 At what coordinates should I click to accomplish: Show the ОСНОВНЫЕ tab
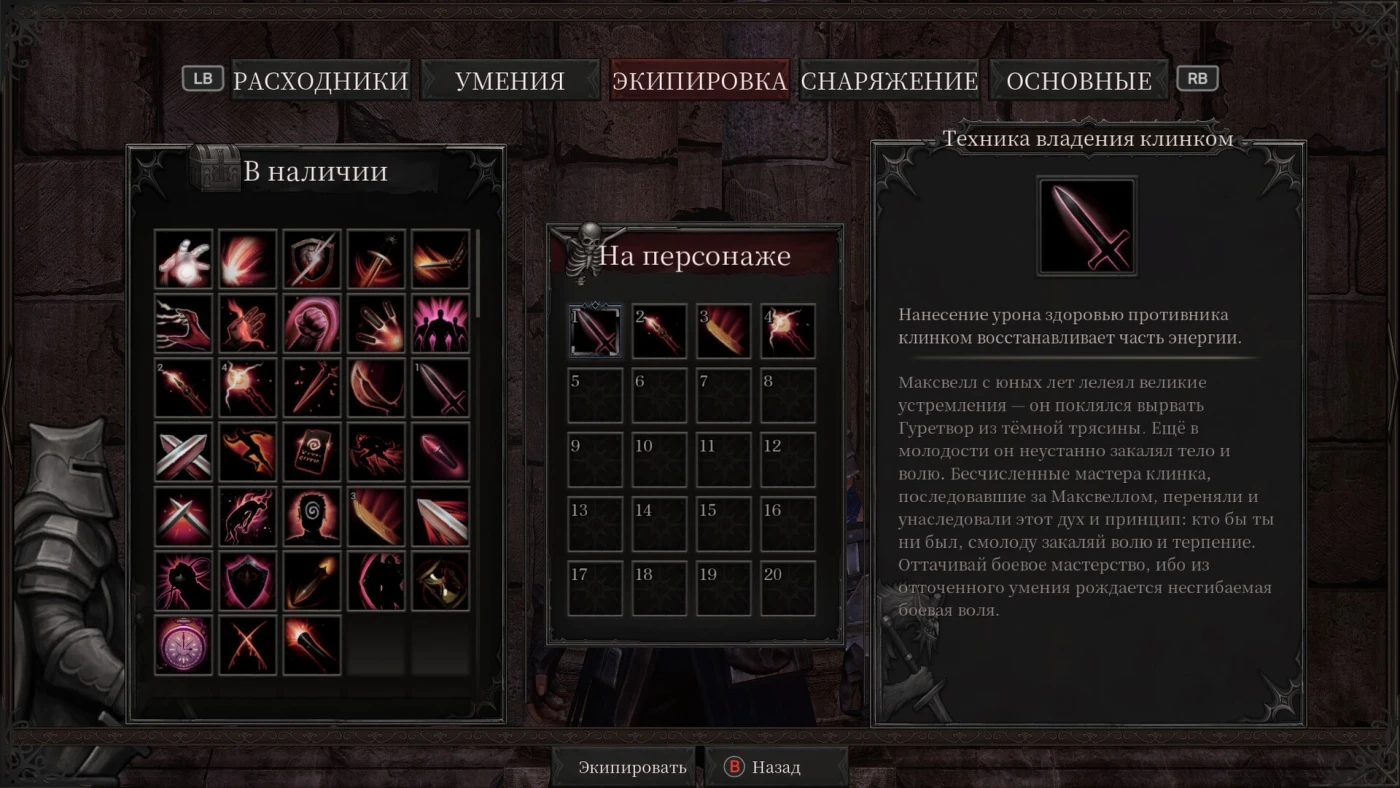1079,81
